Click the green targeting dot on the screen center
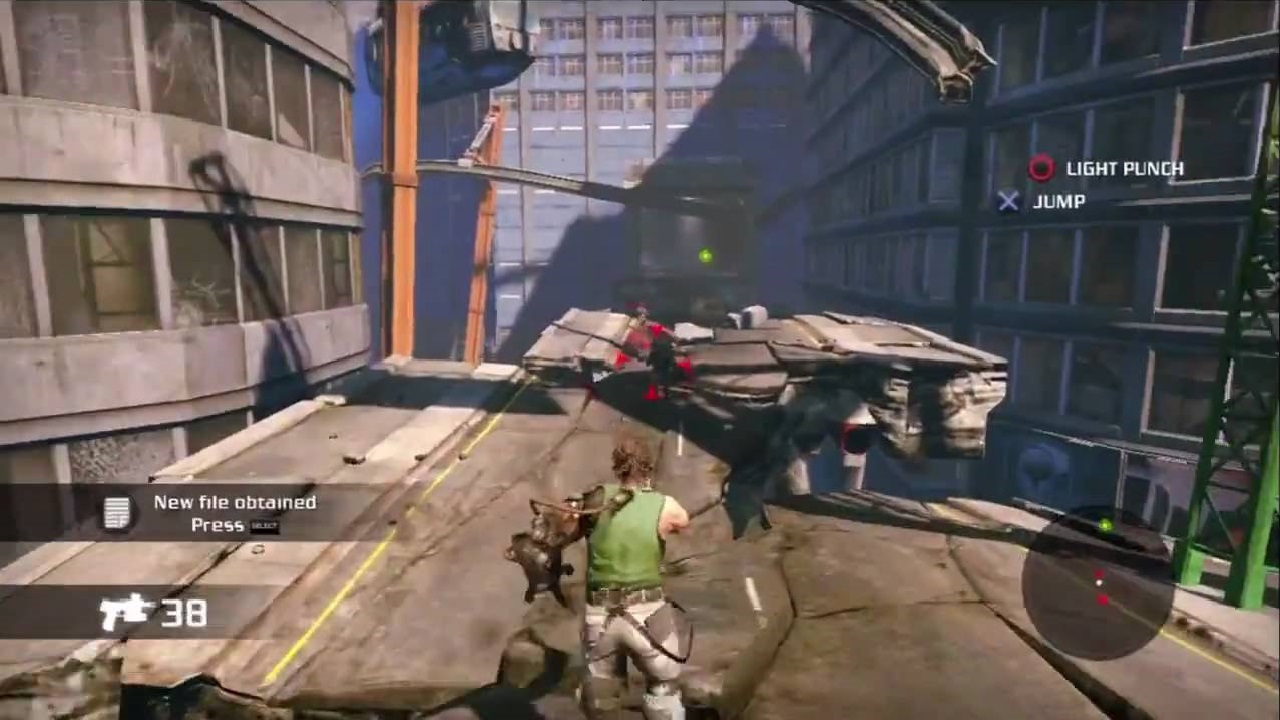The height and width of the screenshot is (720, 1280). (705, 257)
